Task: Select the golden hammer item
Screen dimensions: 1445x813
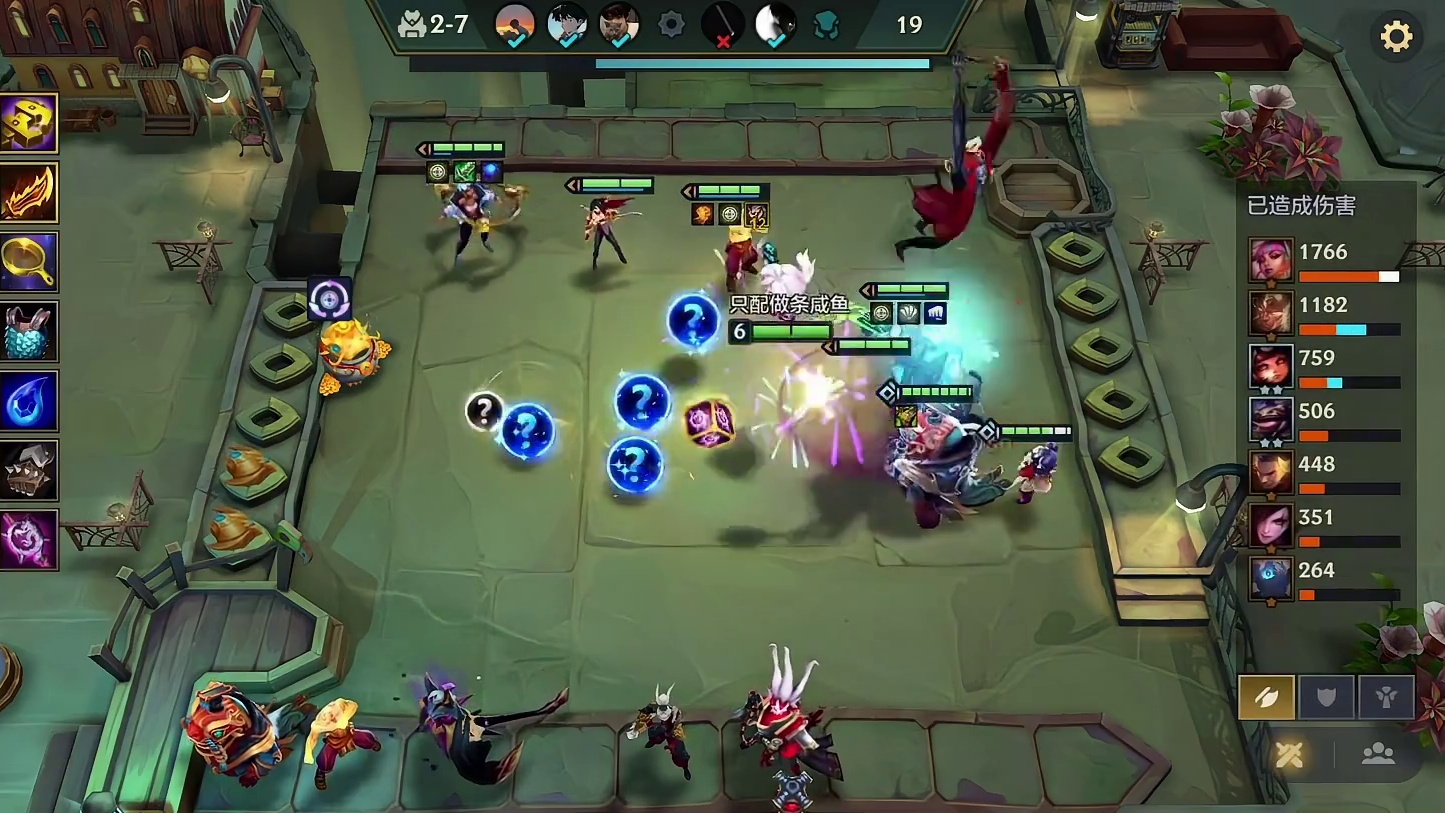Action: point(28,124)
